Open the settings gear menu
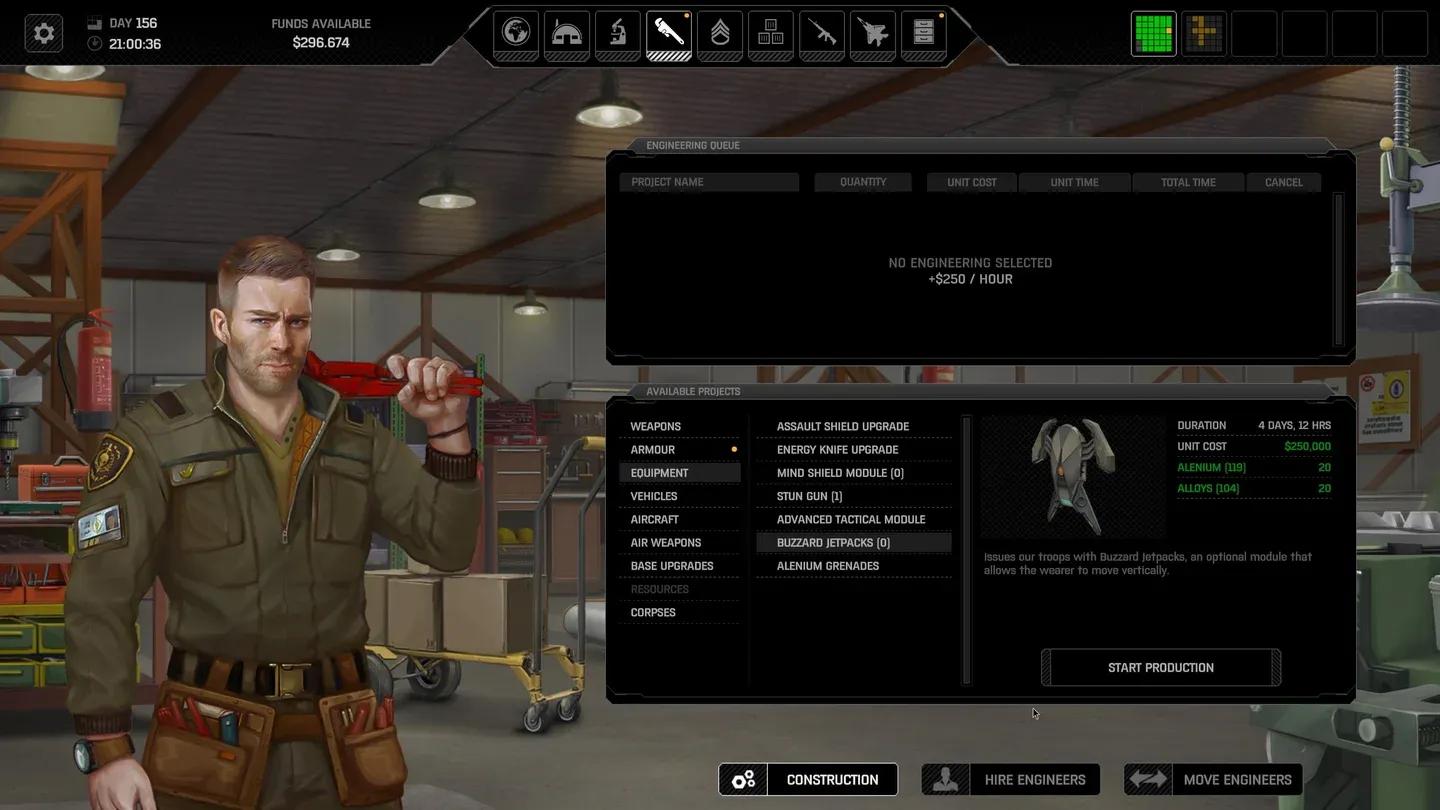This screenshot has width=1440, height=810. (44, 33)
